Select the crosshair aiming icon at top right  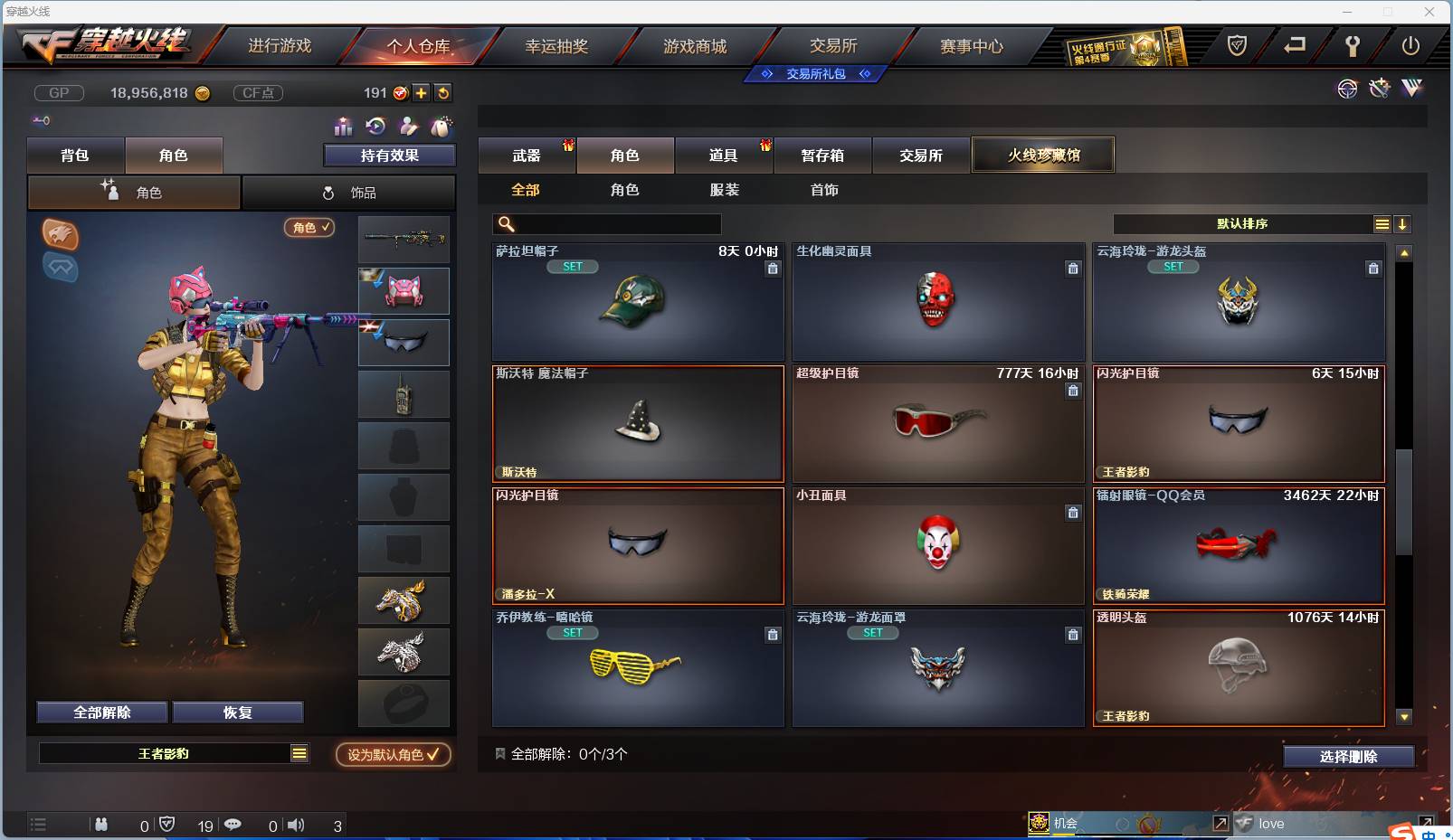(x=1347, y=89)
